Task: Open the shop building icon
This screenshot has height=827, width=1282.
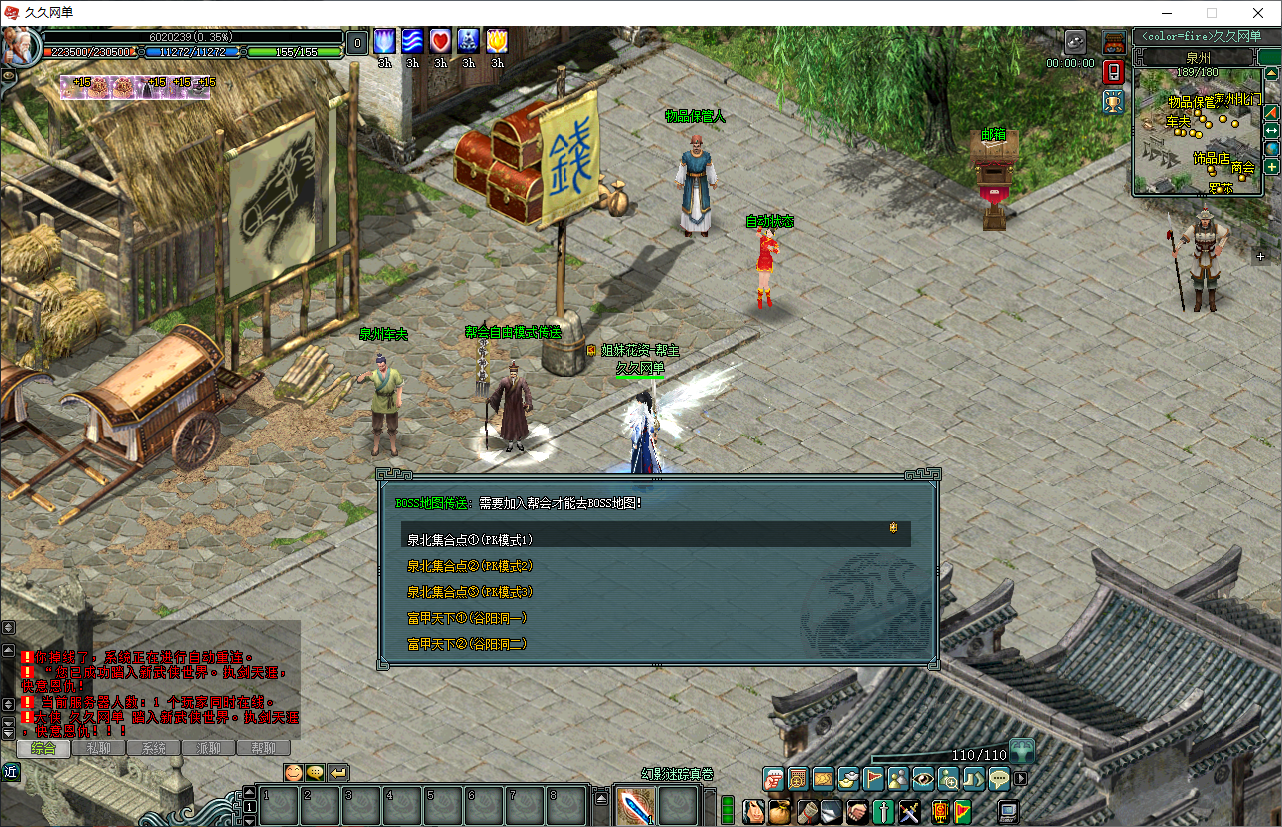Action: [x=1113, y=43]
